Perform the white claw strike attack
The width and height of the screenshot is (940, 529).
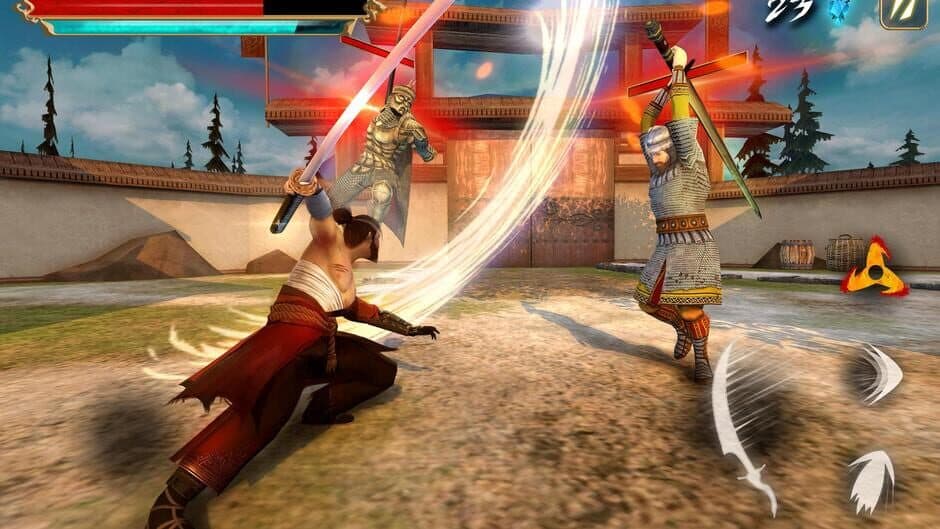point(871,478)
